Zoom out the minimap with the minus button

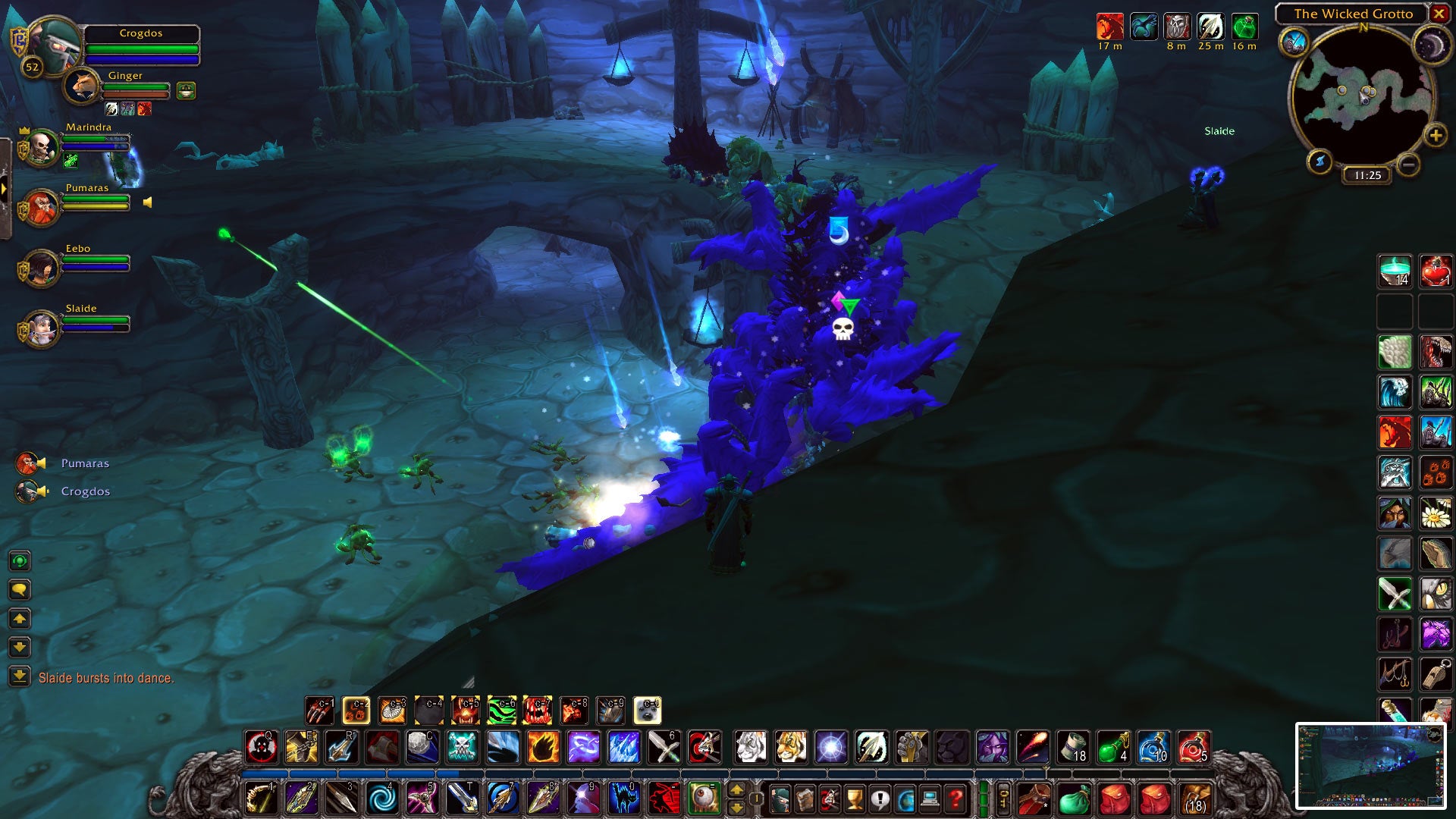click(x=1408, y=163)
